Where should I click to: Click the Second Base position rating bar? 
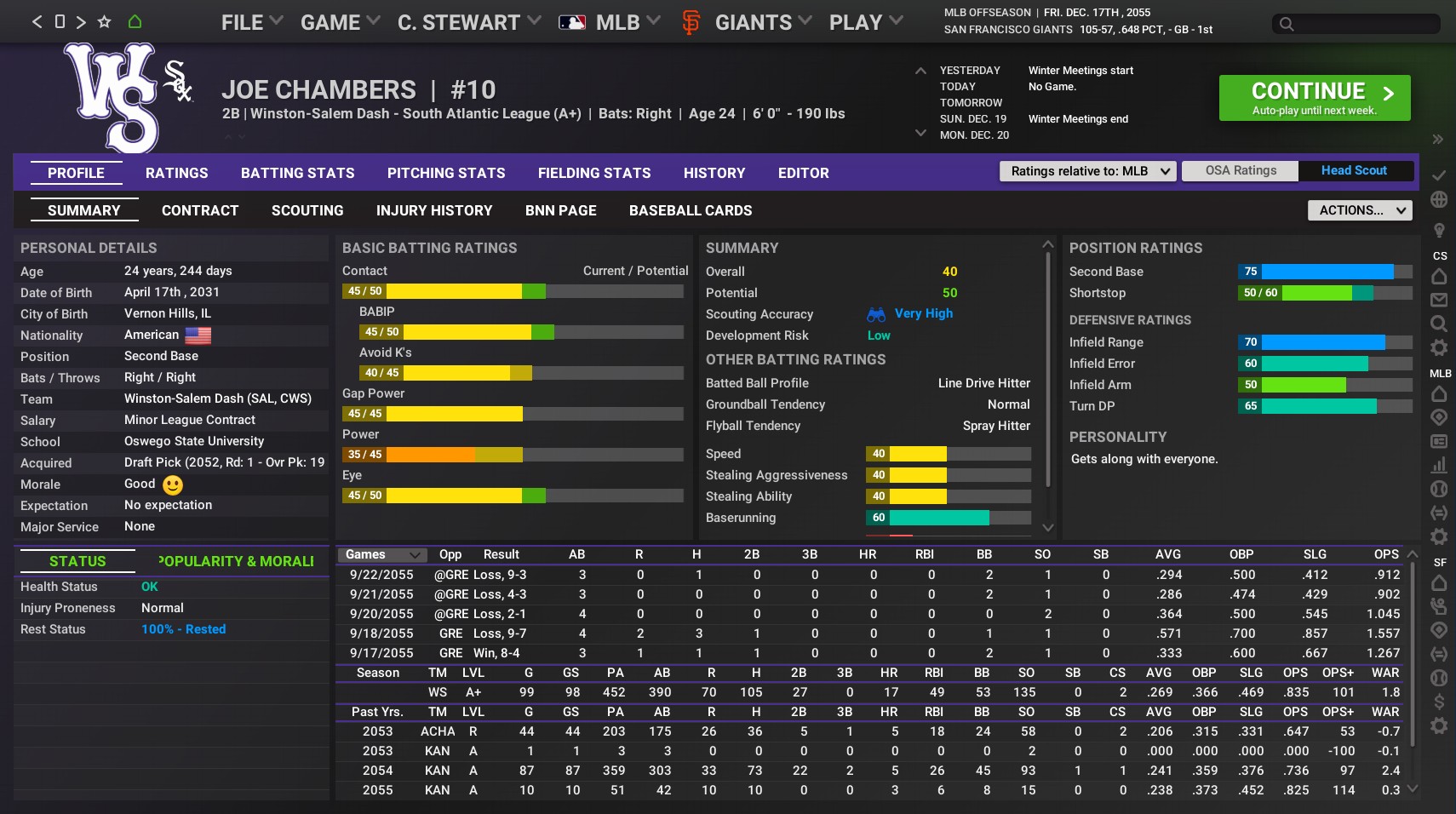click(1324, 272)
